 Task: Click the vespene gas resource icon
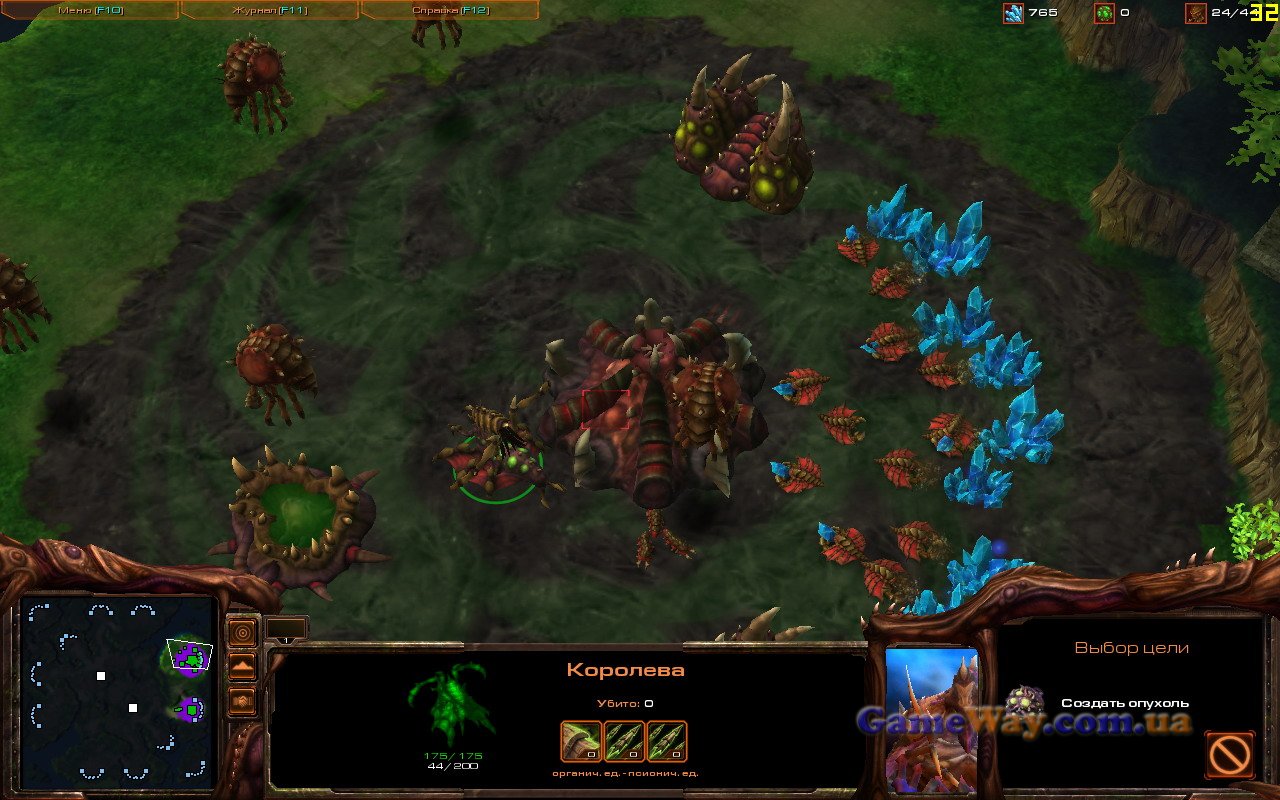coord(1104,13)
